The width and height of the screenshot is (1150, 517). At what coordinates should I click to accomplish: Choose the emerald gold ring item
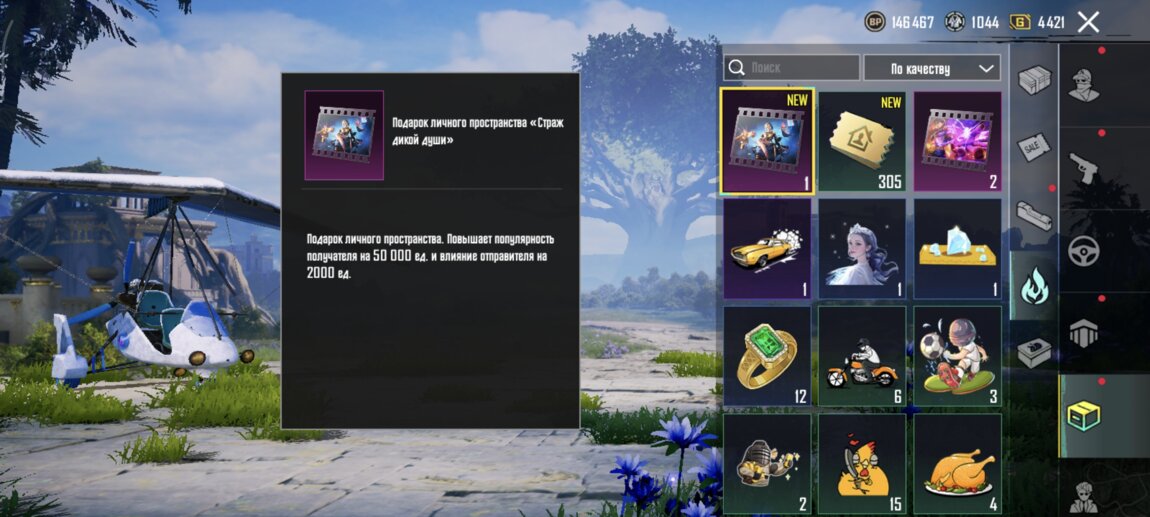[767, 355]
